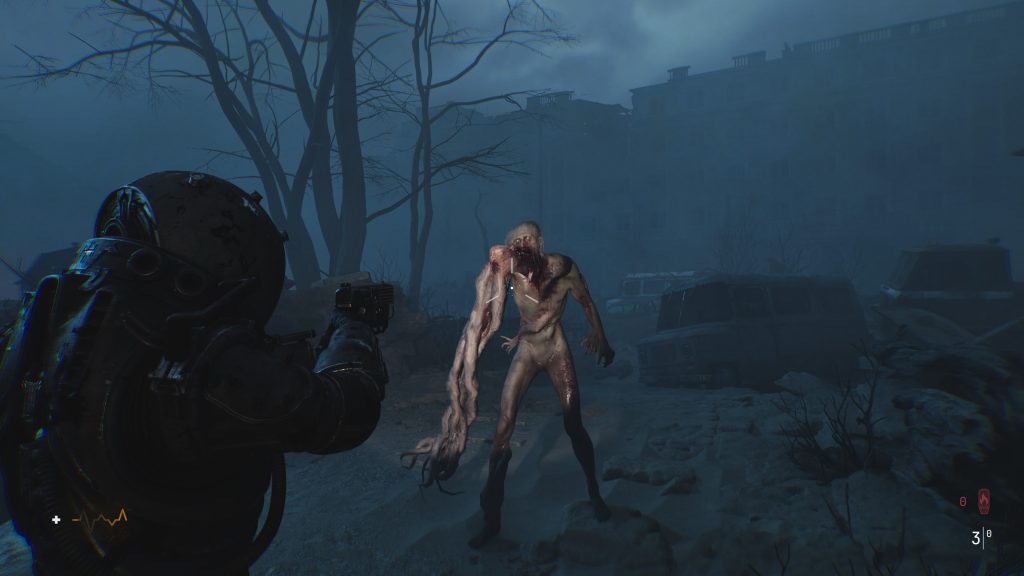Select the red flame consumable icon

click(984, 499)
